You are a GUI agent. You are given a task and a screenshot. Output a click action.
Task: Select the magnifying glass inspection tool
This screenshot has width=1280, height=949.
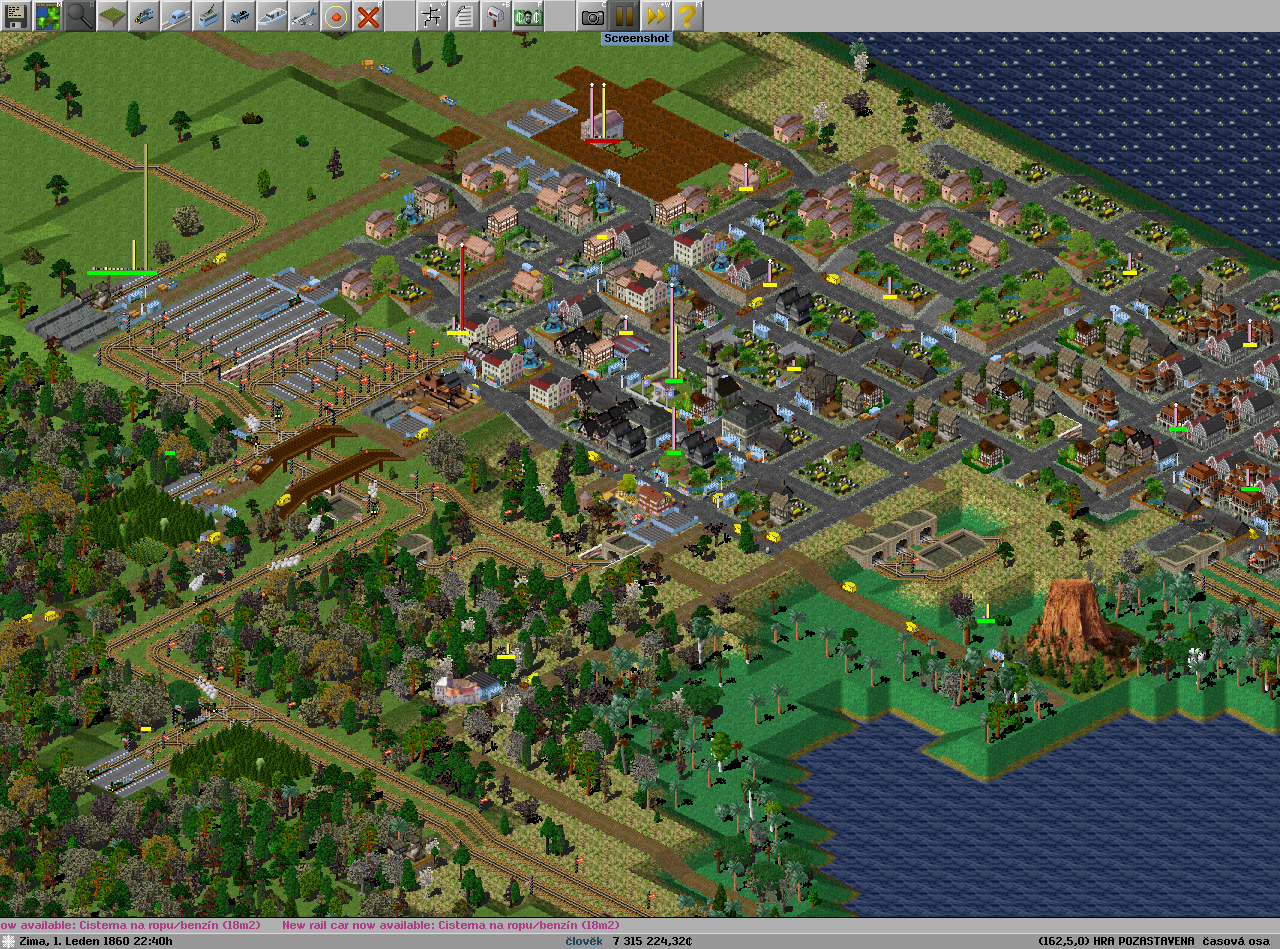[x=80, y=16]
